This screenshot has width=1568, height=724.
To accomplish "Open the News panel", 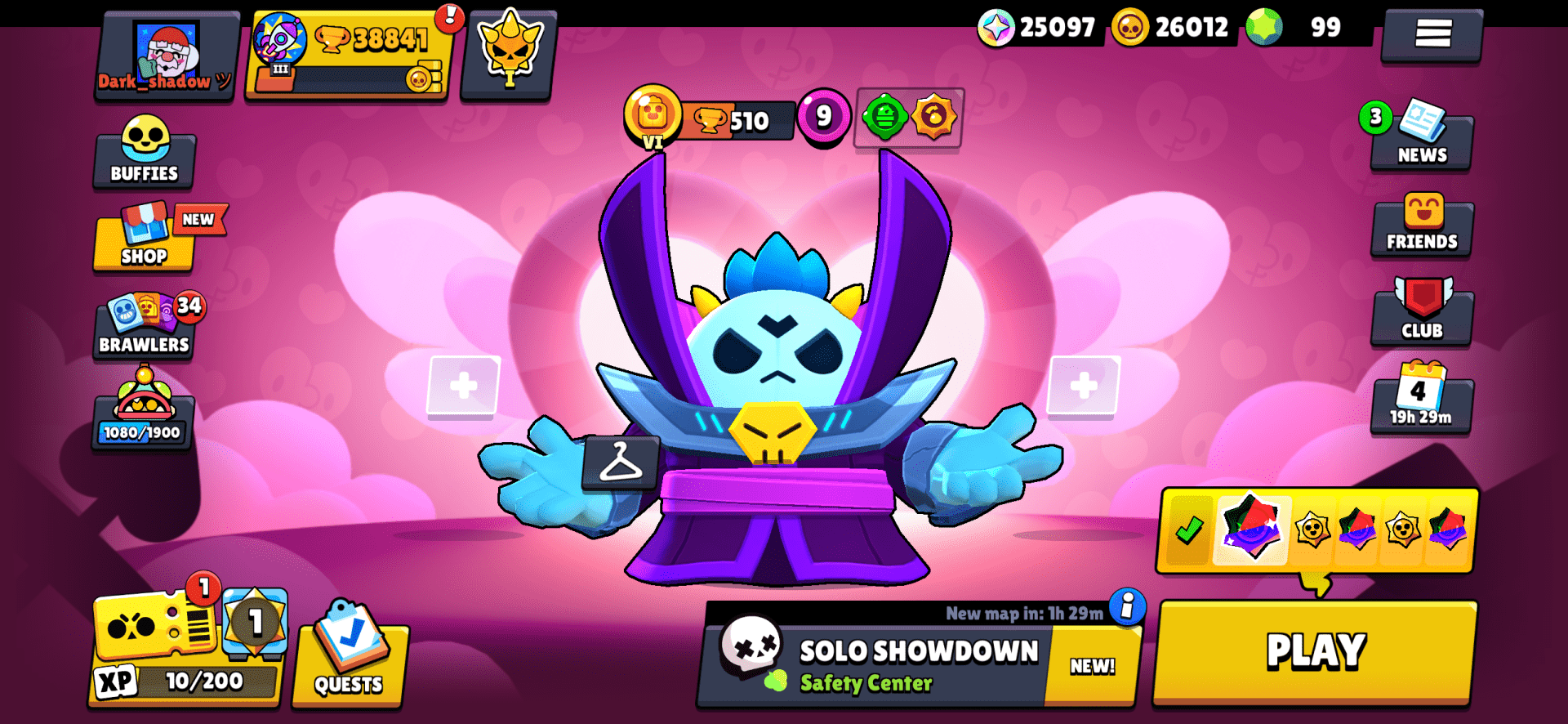I will [1421, 141].
